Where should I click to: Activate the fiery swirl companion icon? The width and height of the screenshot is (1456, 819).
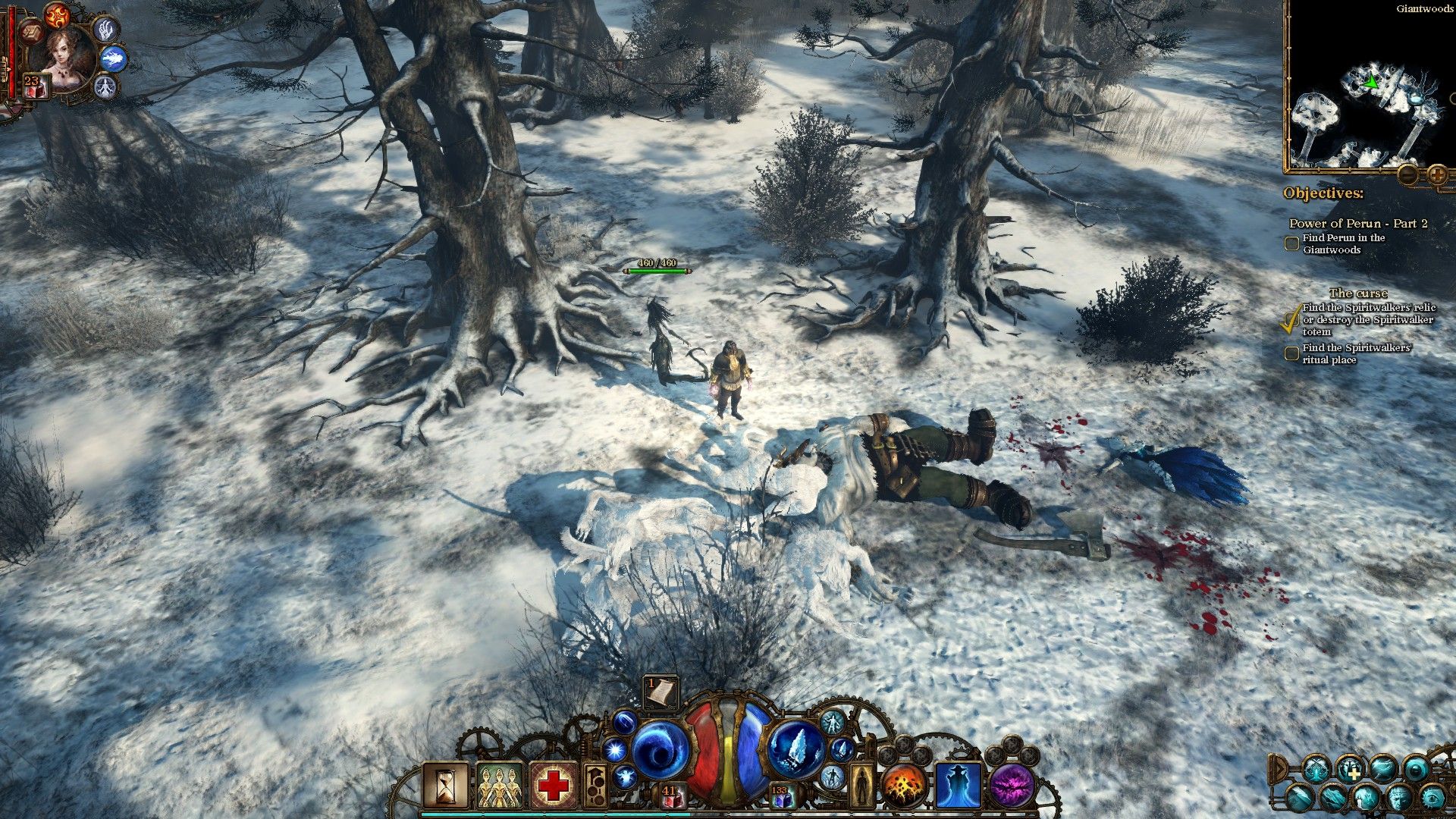coord(57,14)
